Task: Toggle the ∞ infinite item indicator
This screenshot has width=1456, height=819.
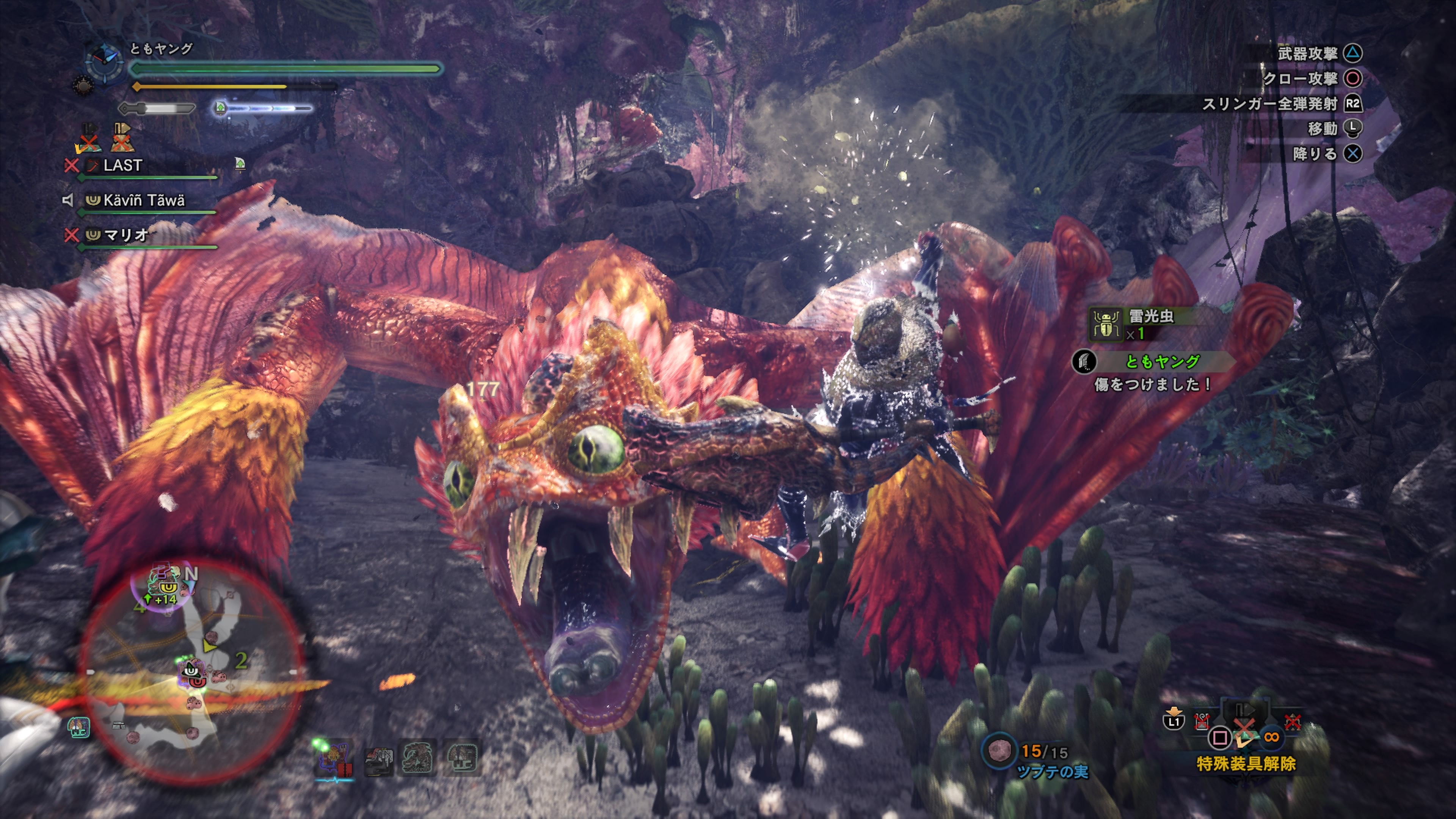Action: pos(1272,737)
